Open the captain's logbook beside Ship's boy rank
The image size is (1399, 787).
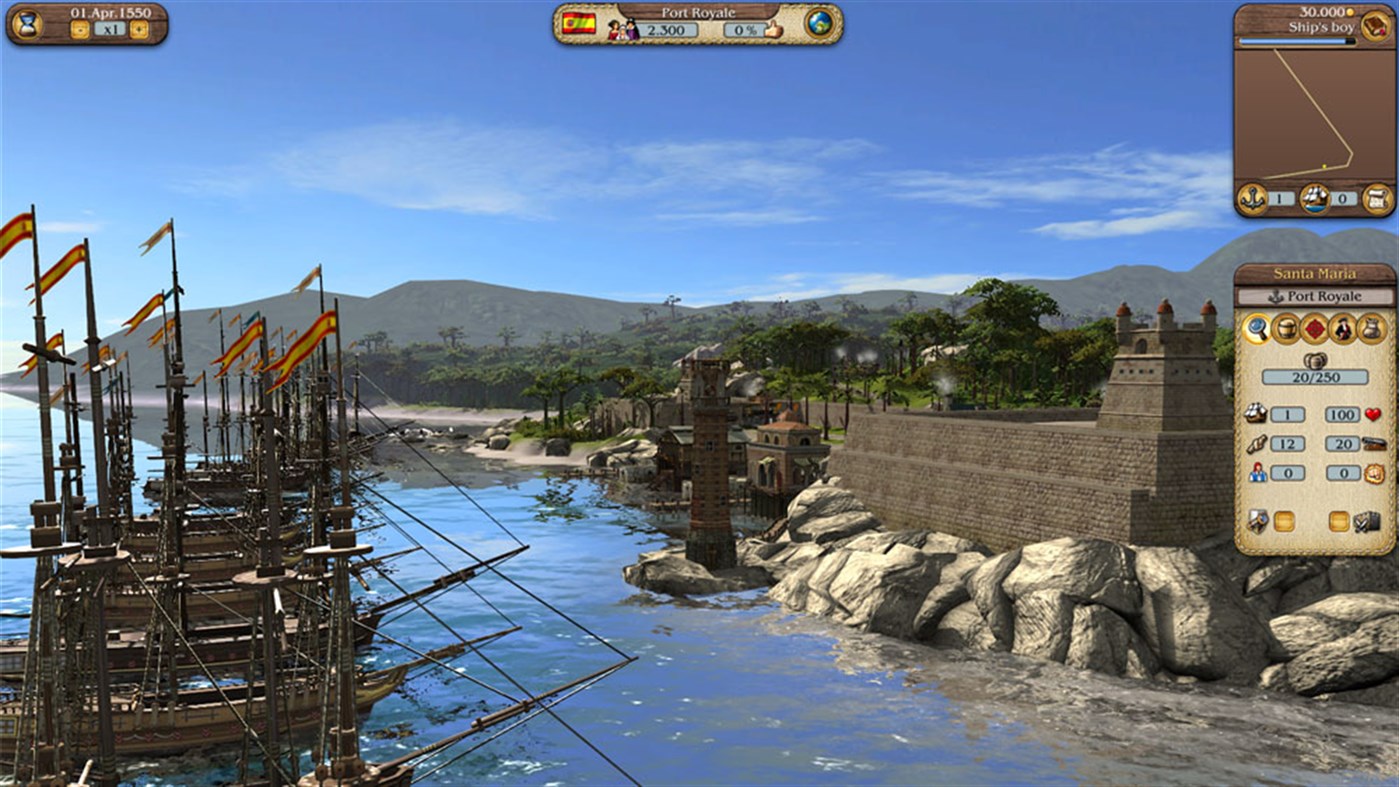click(1374, 27)
